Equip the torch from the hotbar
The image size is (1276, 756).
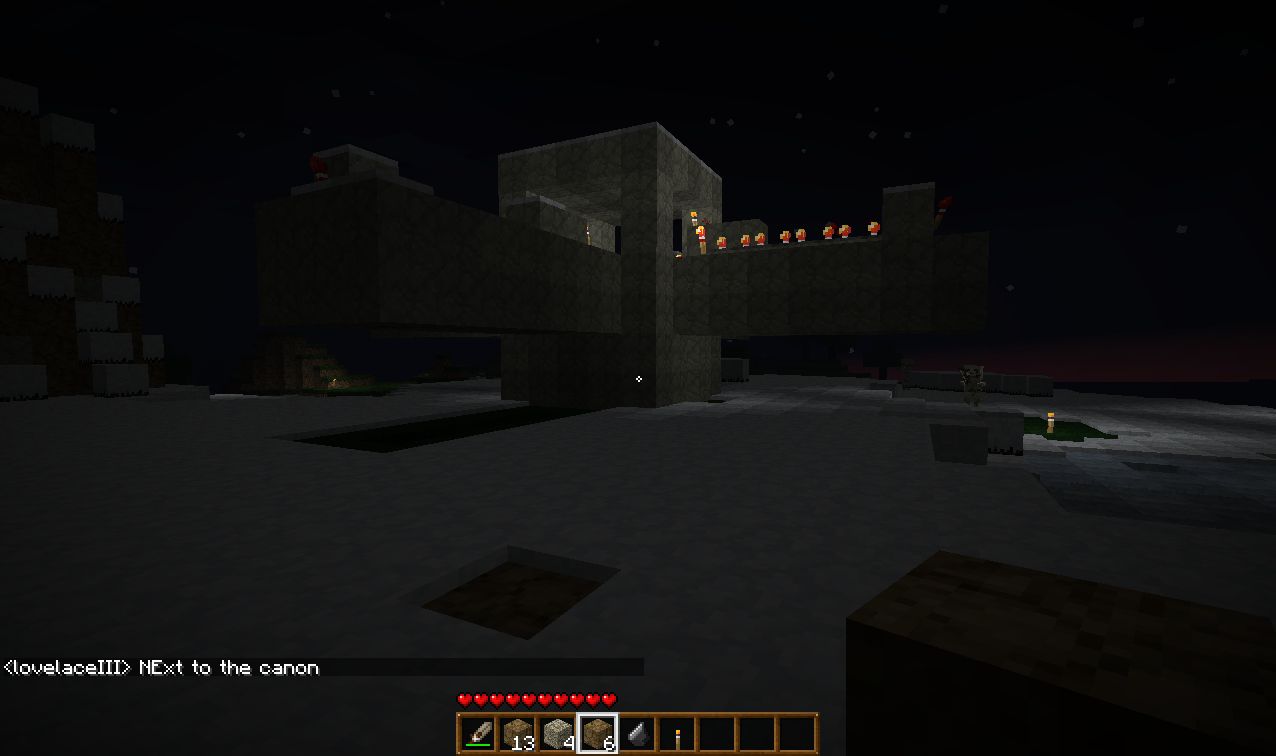point(677,736)
